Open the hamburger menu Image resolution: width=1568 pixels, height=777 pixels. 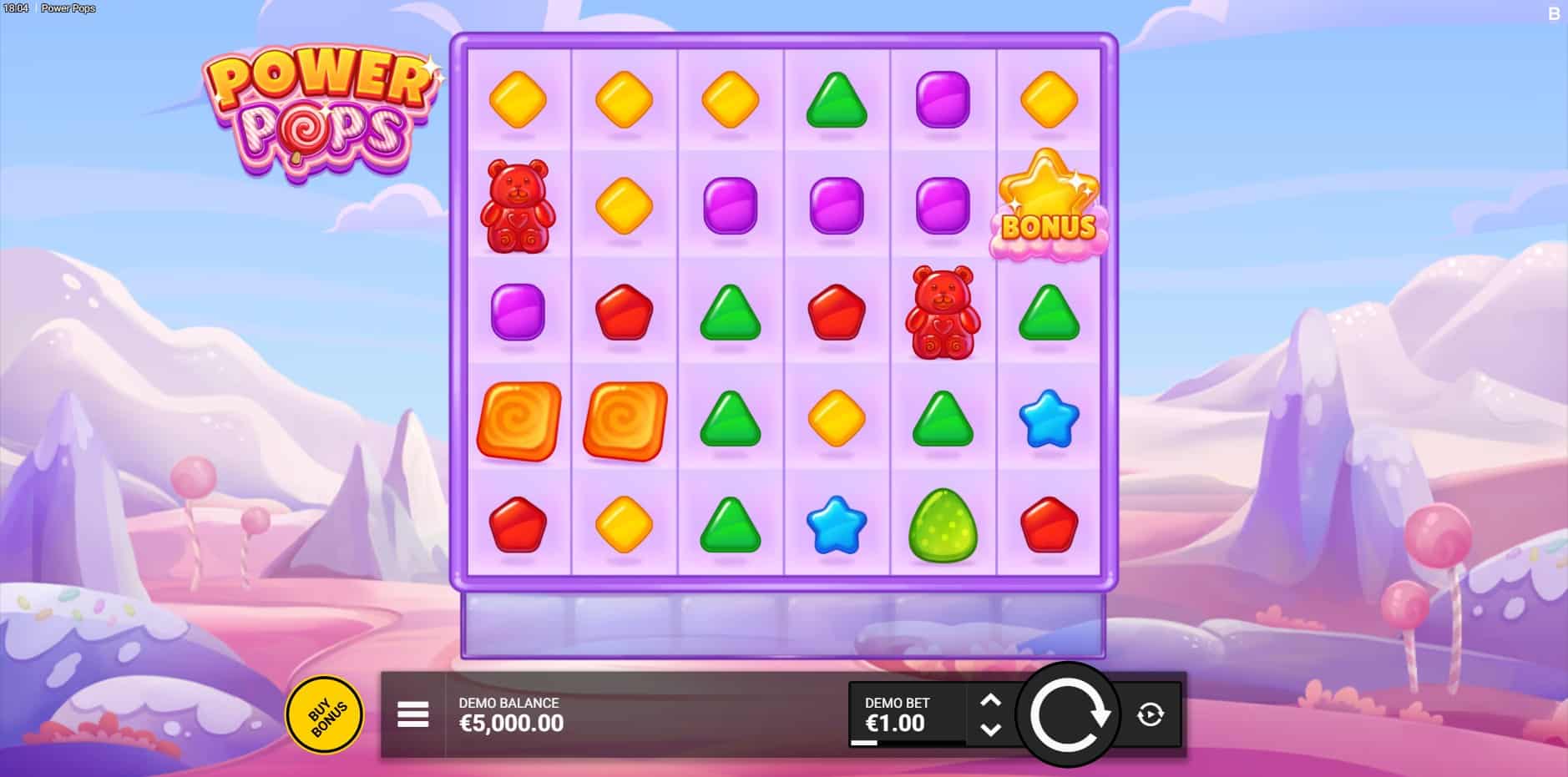(412, 714)
